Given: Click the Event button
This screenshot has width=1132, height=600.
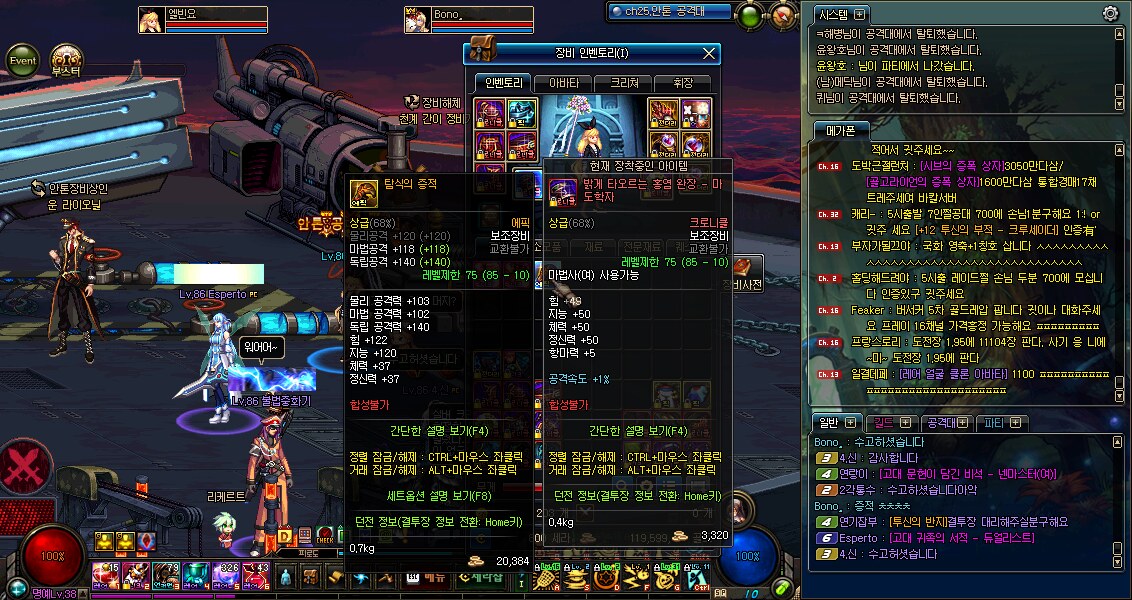Looking at the screenshot, I should click(x=22, y=60).
